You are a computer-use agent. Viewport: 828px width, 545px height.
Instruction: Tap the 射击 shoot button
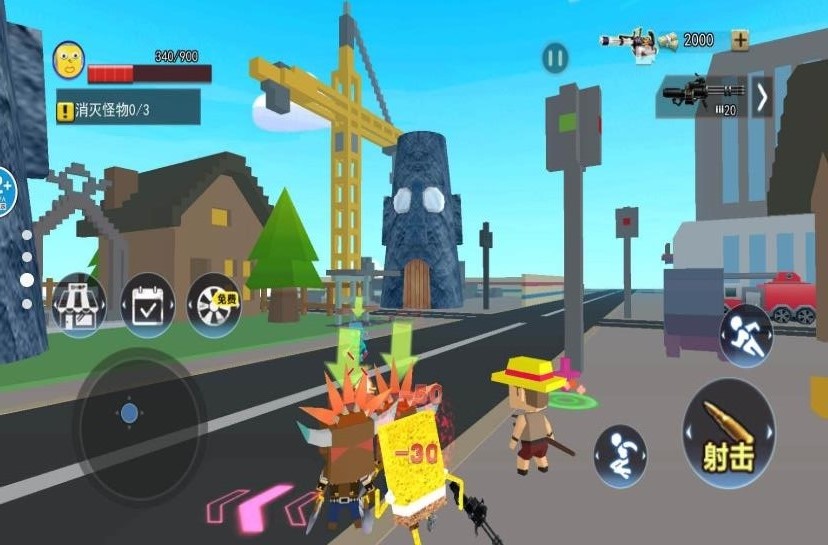[x=728, y=434]
